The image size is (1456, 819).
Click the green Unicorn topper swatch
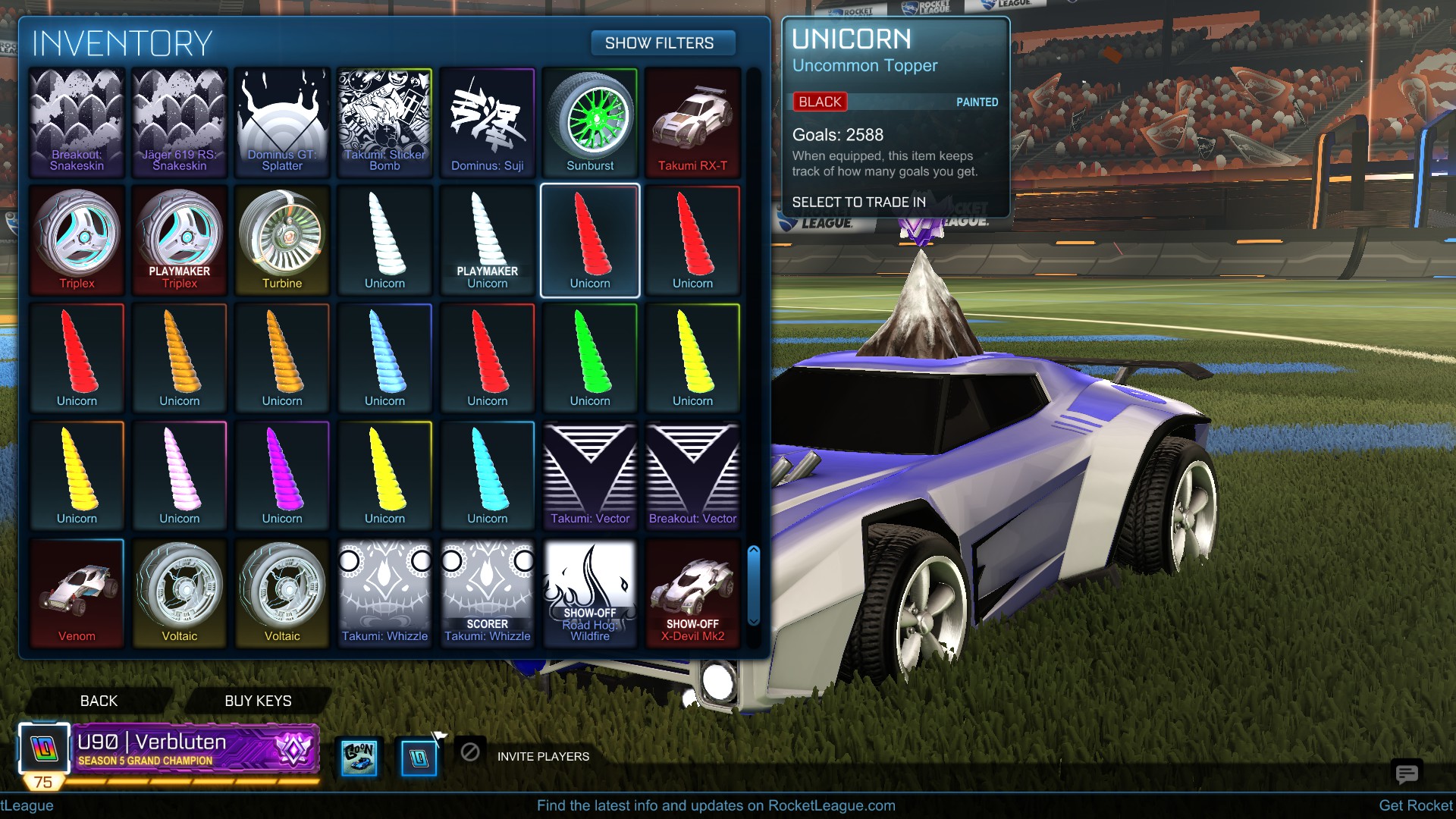click(589, 356)
